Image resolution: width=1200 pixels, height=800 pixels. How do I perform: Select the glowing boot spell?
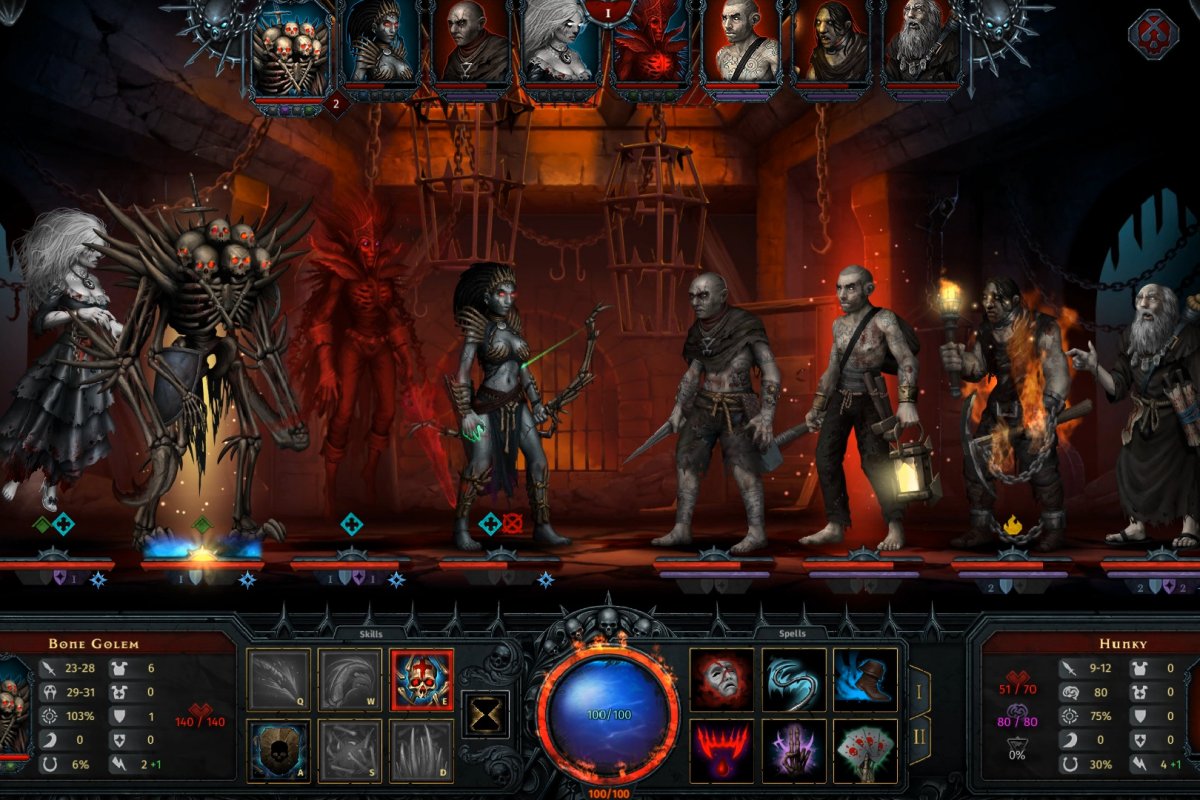865,679
